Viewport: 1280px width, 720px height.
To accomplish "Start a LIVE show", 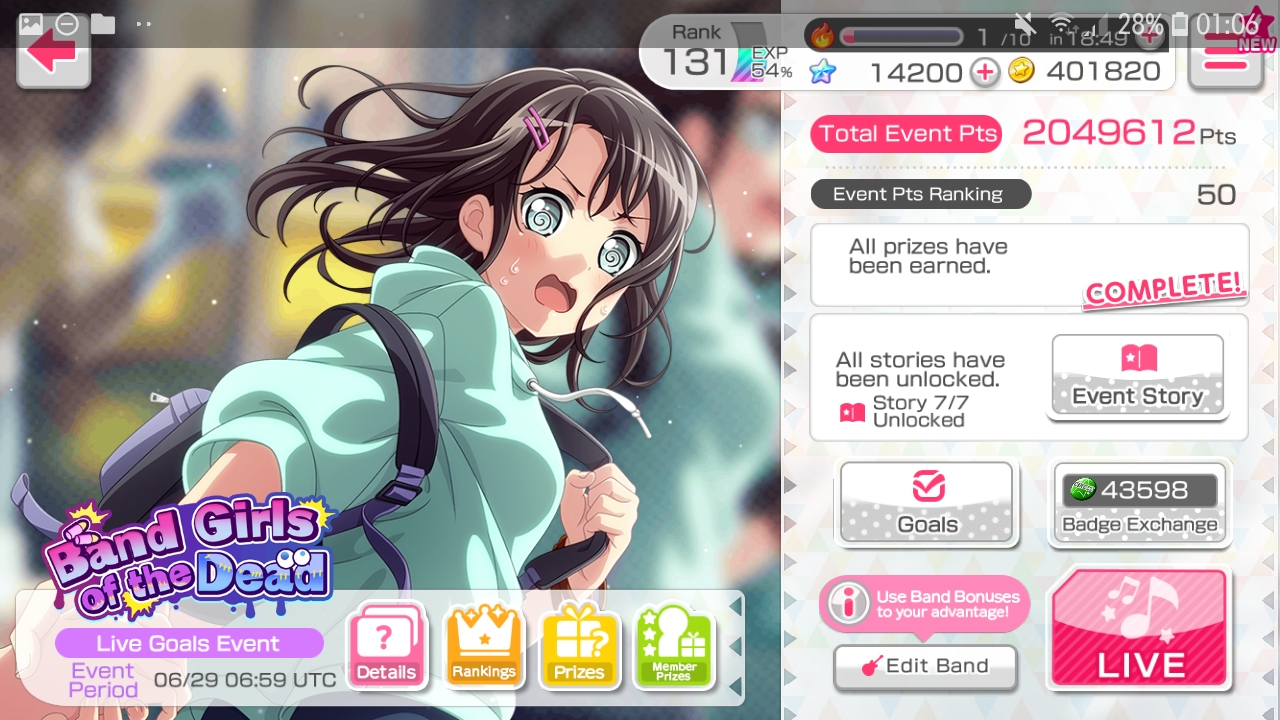I will coord(1139,629).
